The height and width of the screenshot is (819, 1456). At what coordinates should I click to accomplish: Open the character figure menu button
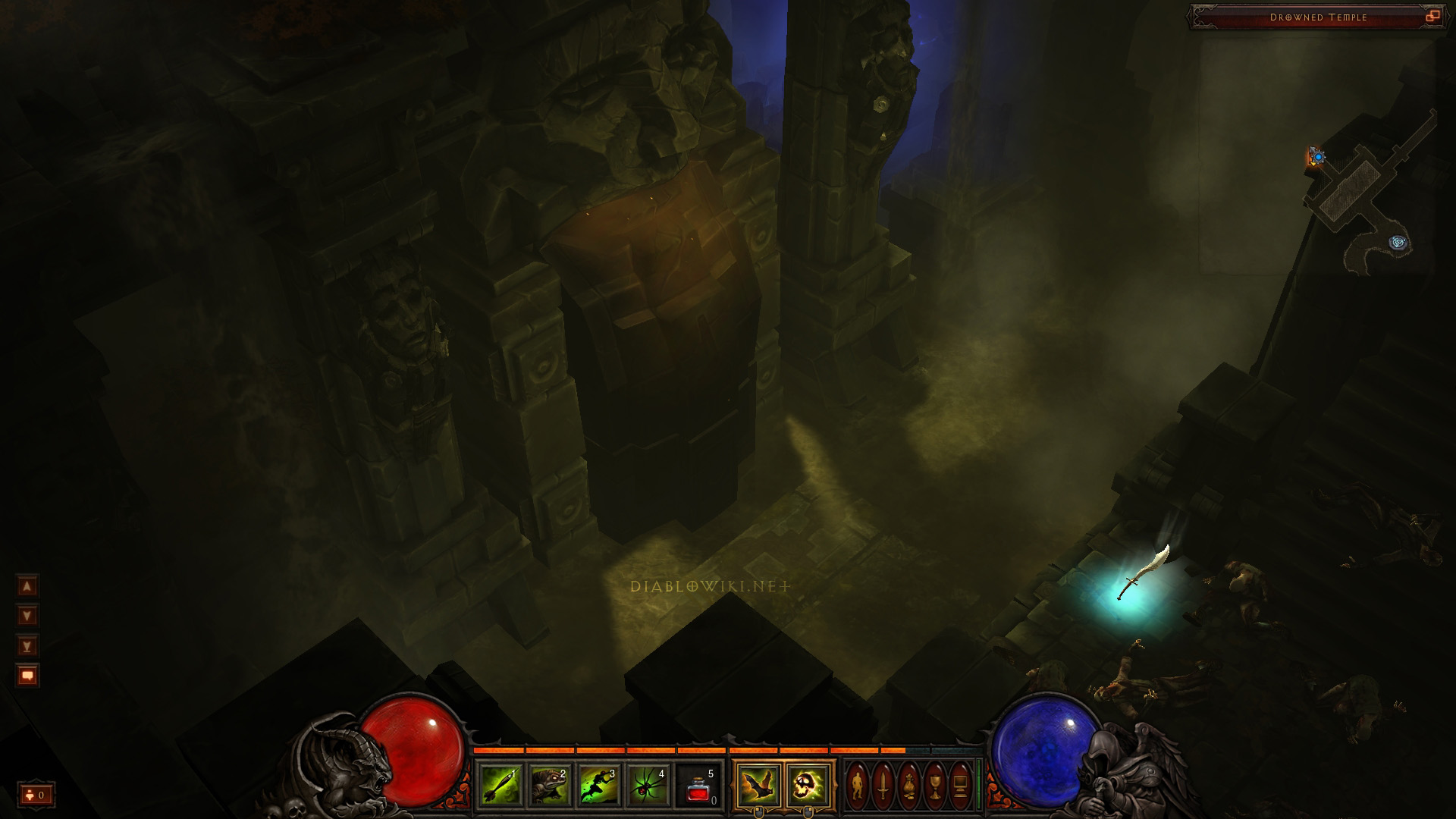tap(858, 786)
